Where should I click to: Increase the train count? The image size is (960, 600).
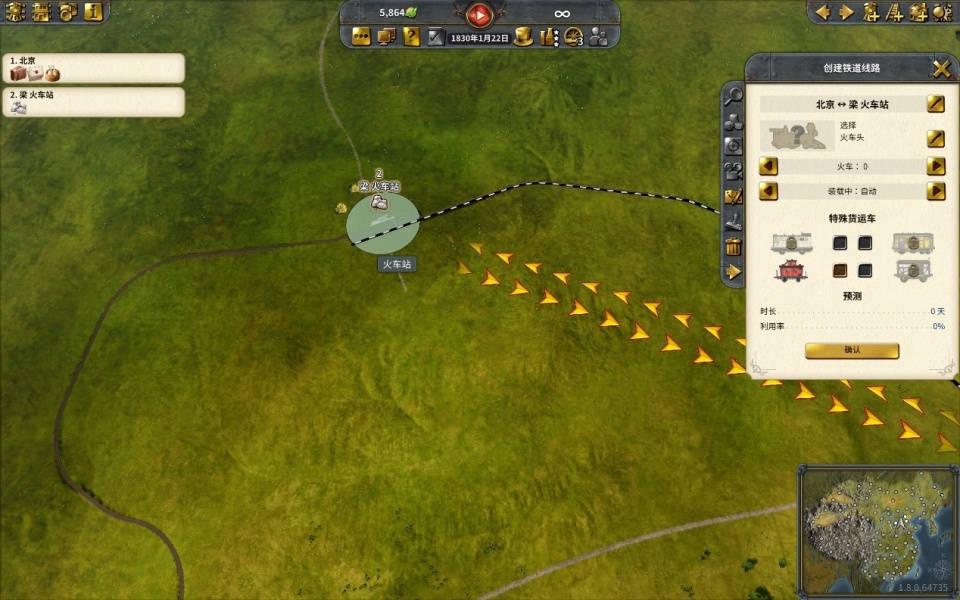[x=936, y=166]
